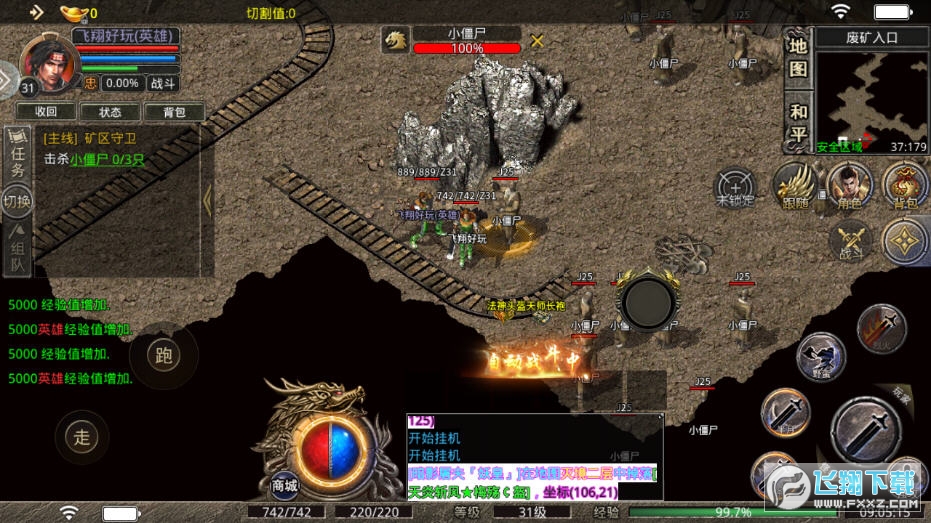Click the 切换 switch button

[x=17, y=201]
